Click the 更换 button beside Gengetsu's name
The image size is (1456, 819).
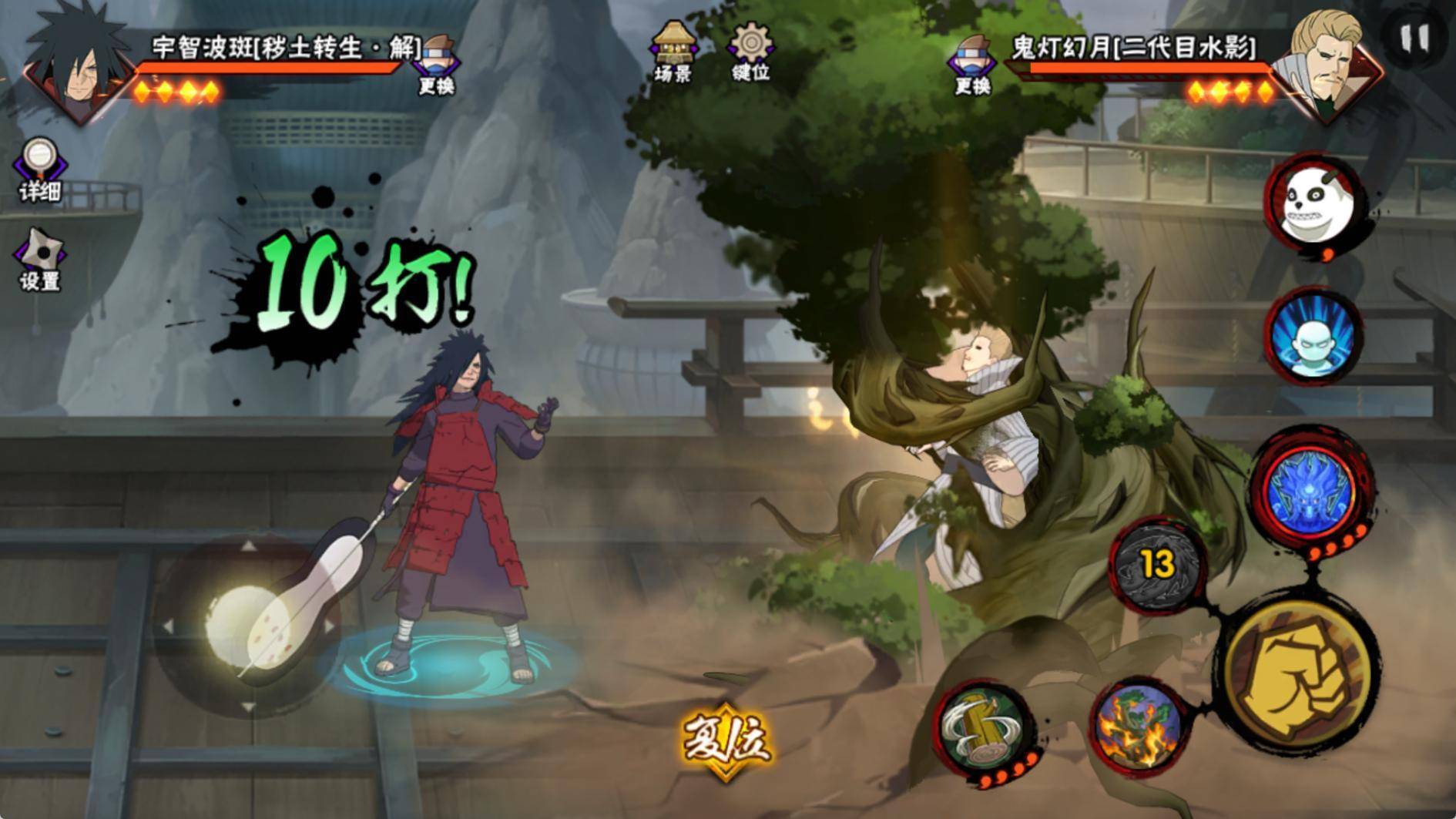[x=972, y=63]
